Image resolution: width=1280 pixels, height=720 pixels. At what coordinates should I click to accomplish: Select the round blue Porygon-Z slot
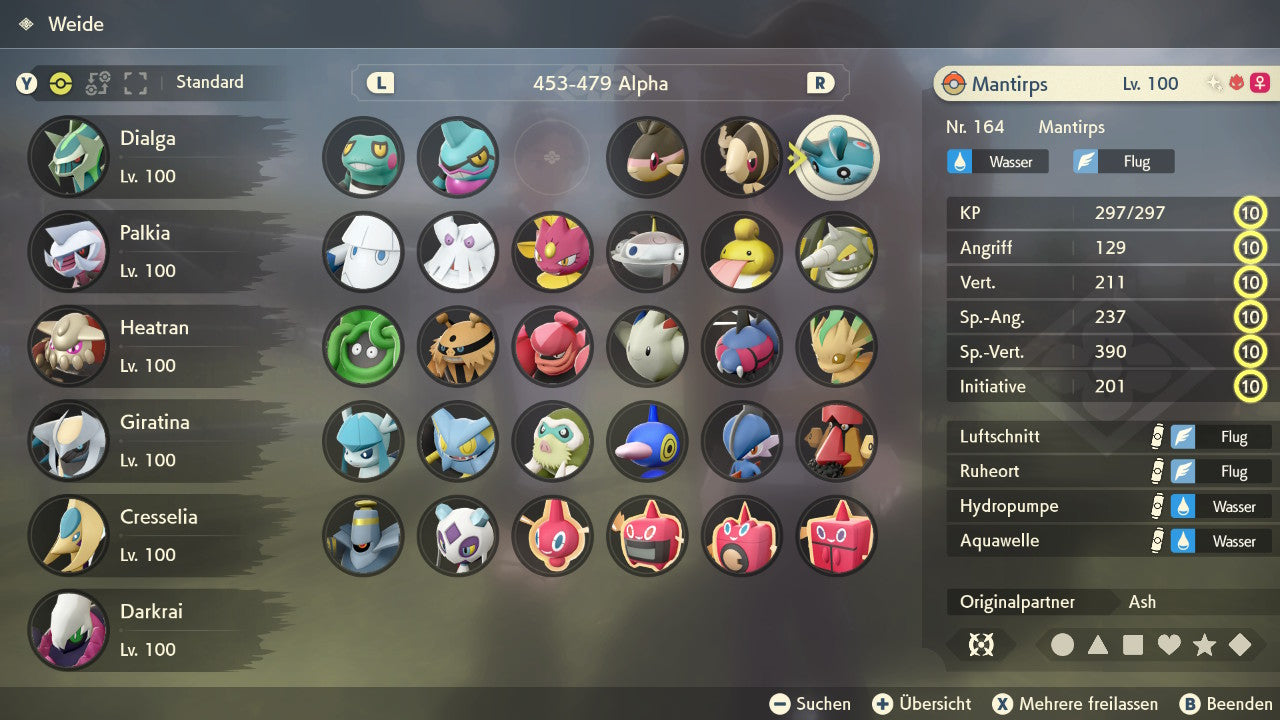tap(647, 441)
